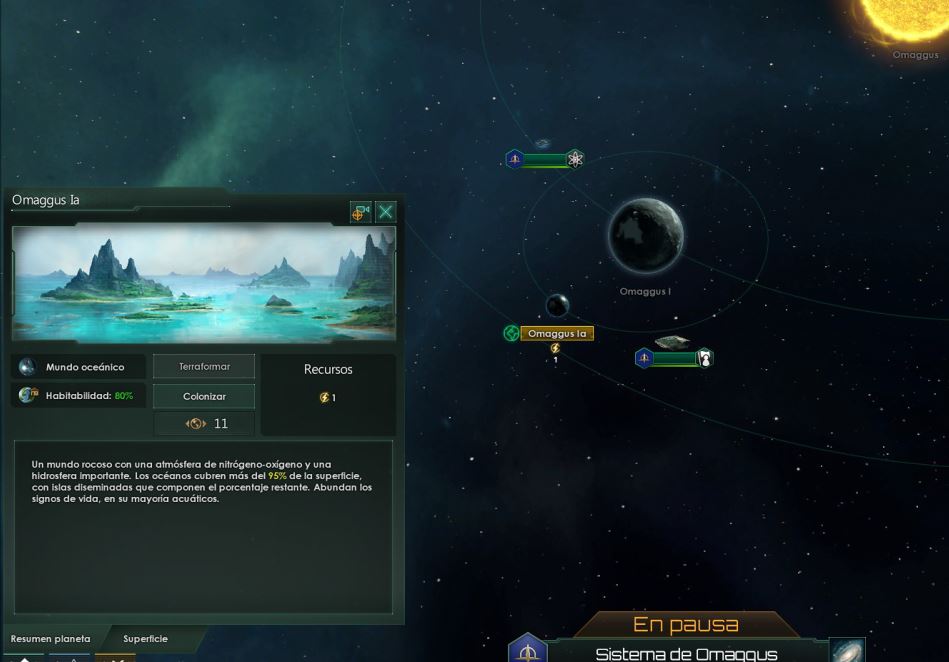Switch to the Resumen planeta tab
The width and height of the screenshot is (949, 662).
(x=51, y=638)
